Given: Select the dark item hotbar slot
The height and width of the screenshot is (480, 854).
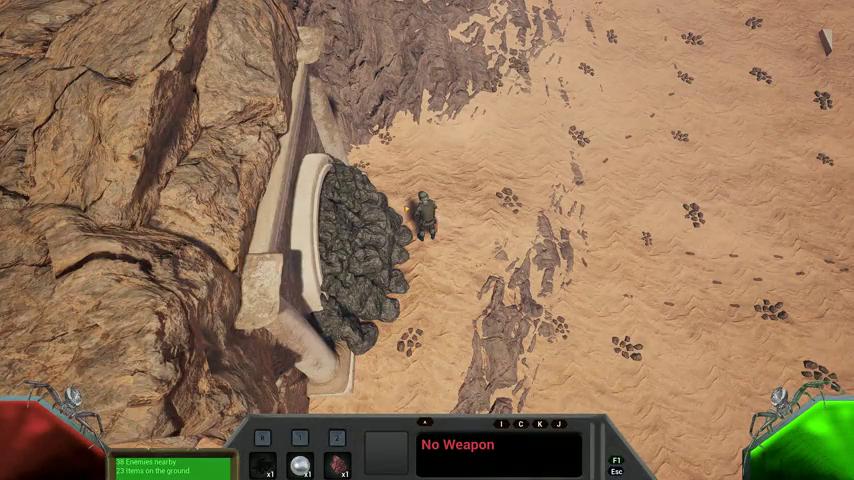Looking at the screenshot, I should click(263, 465).
